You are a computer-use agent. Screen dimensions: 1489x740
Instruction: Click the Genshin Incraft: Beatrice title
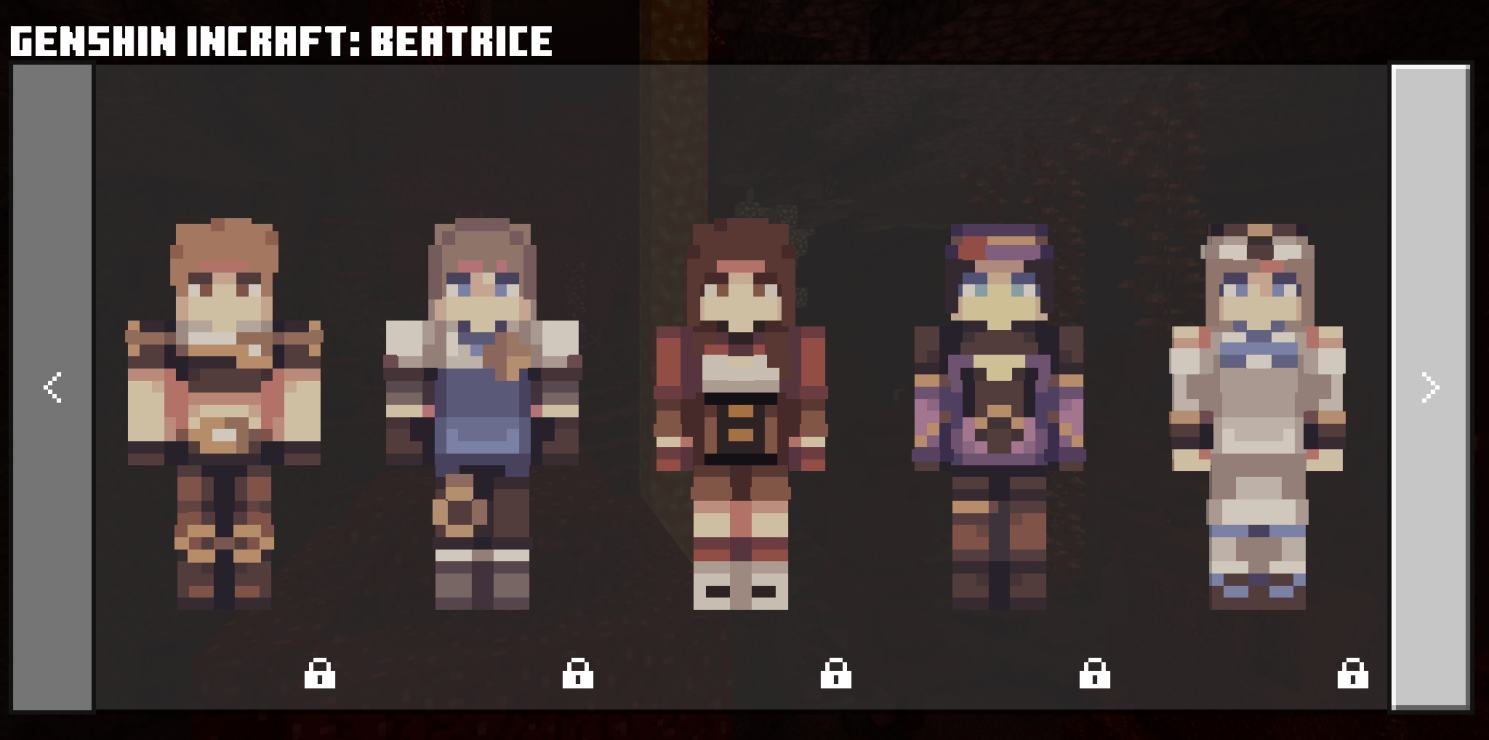click(280, 40)
